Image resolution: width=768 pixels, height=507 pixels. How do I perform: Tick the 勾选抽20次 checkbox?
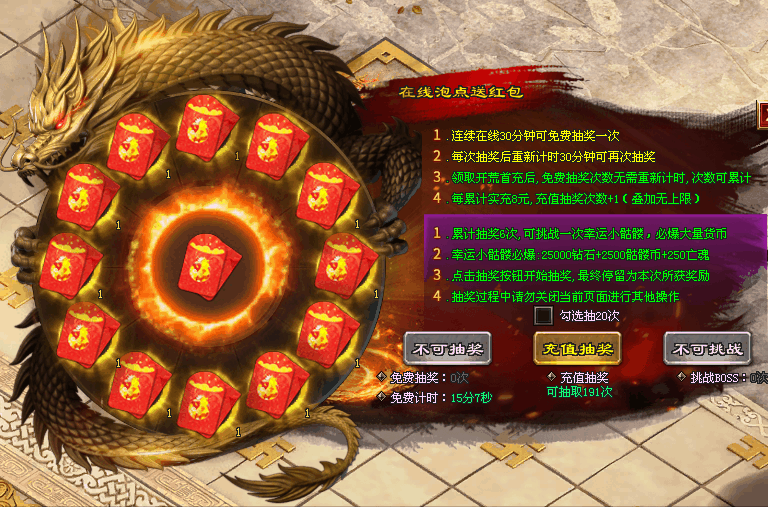pos(544,315)
